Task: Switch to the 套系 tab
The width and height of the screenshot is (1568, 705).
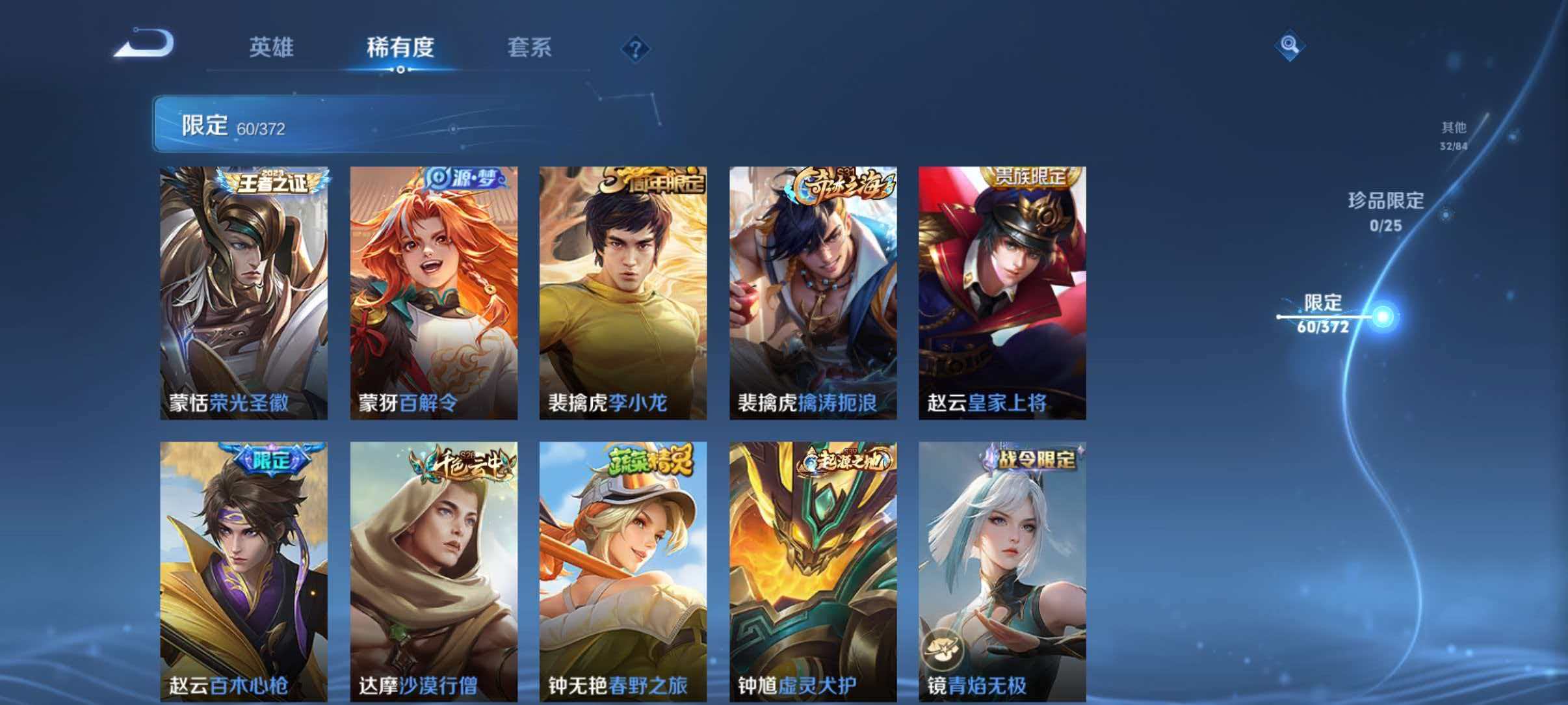Action: tap(530, 48)
